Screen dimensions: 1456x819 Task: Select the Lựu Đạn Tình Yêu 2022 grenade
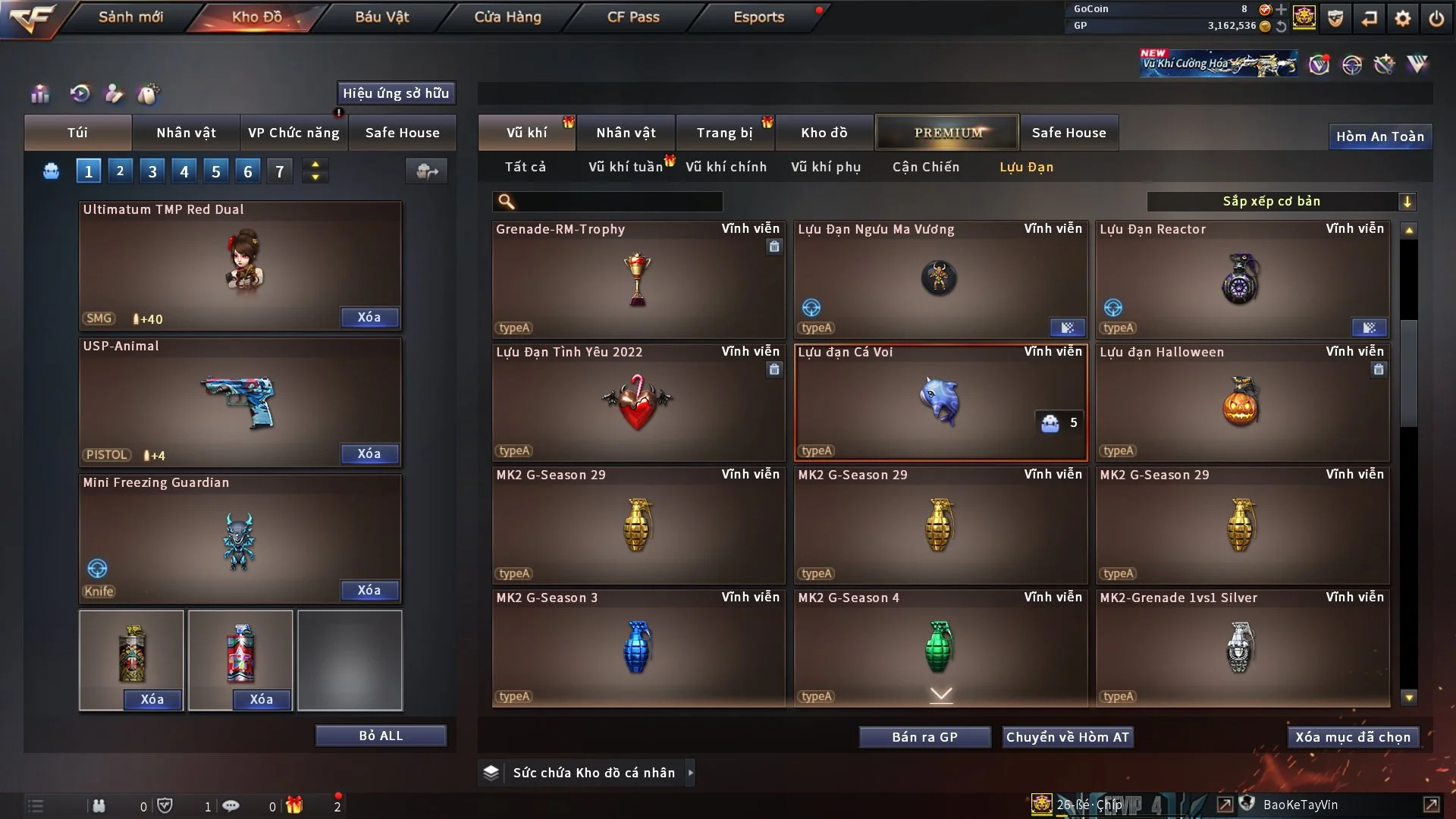point(638,402)
